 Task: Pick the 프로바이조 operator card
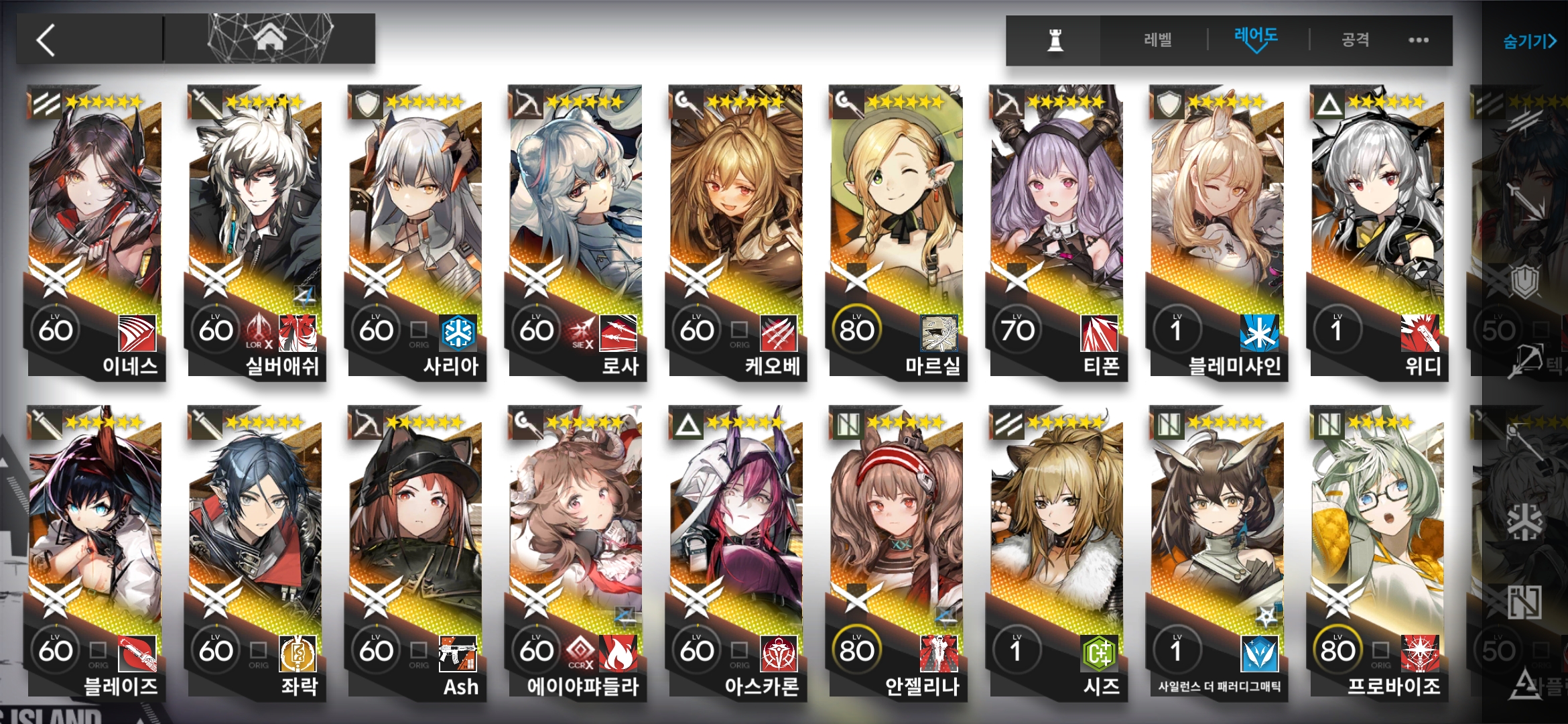pyautogui.click(x=1377, y=550)
